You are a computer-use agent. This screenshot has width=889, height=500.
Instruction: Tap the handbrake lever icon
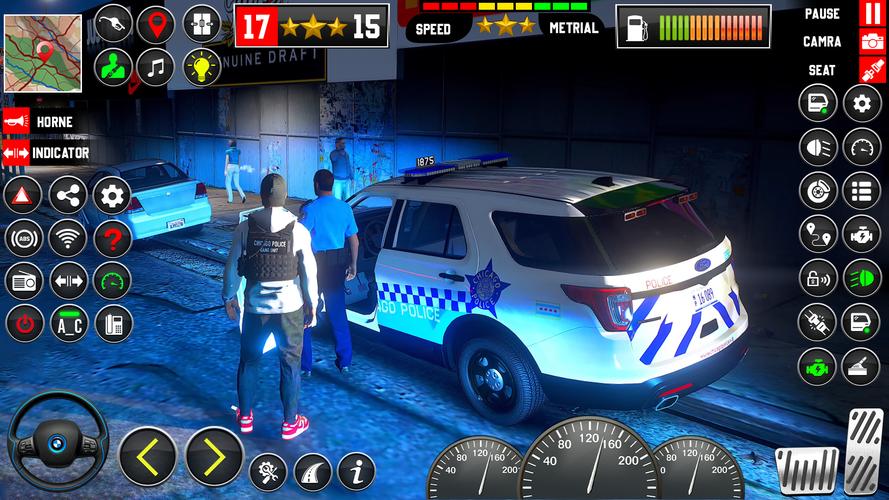tap(861, 366)
